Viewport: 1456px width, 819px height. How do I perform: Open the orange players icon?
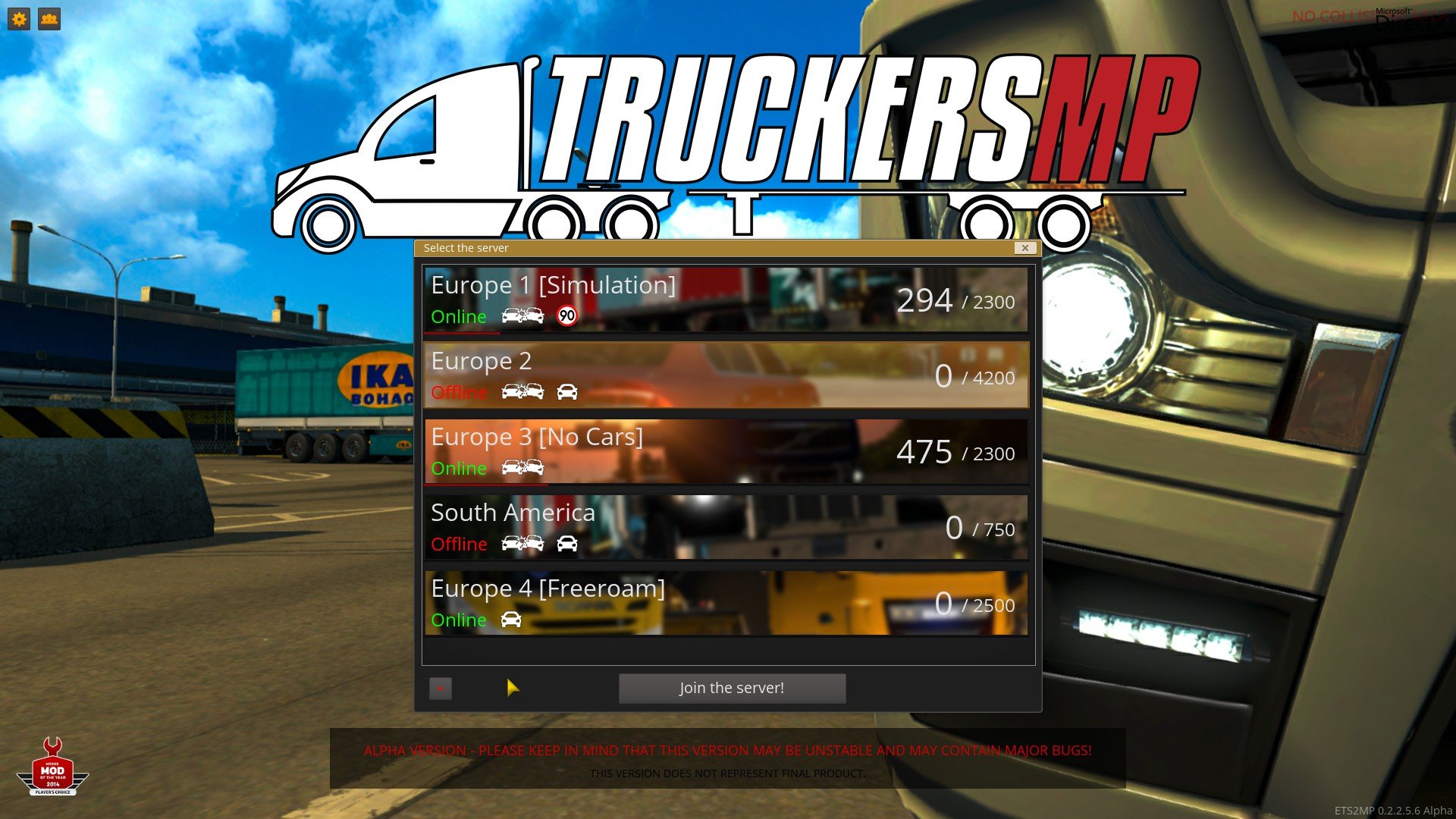coord(49,19)
